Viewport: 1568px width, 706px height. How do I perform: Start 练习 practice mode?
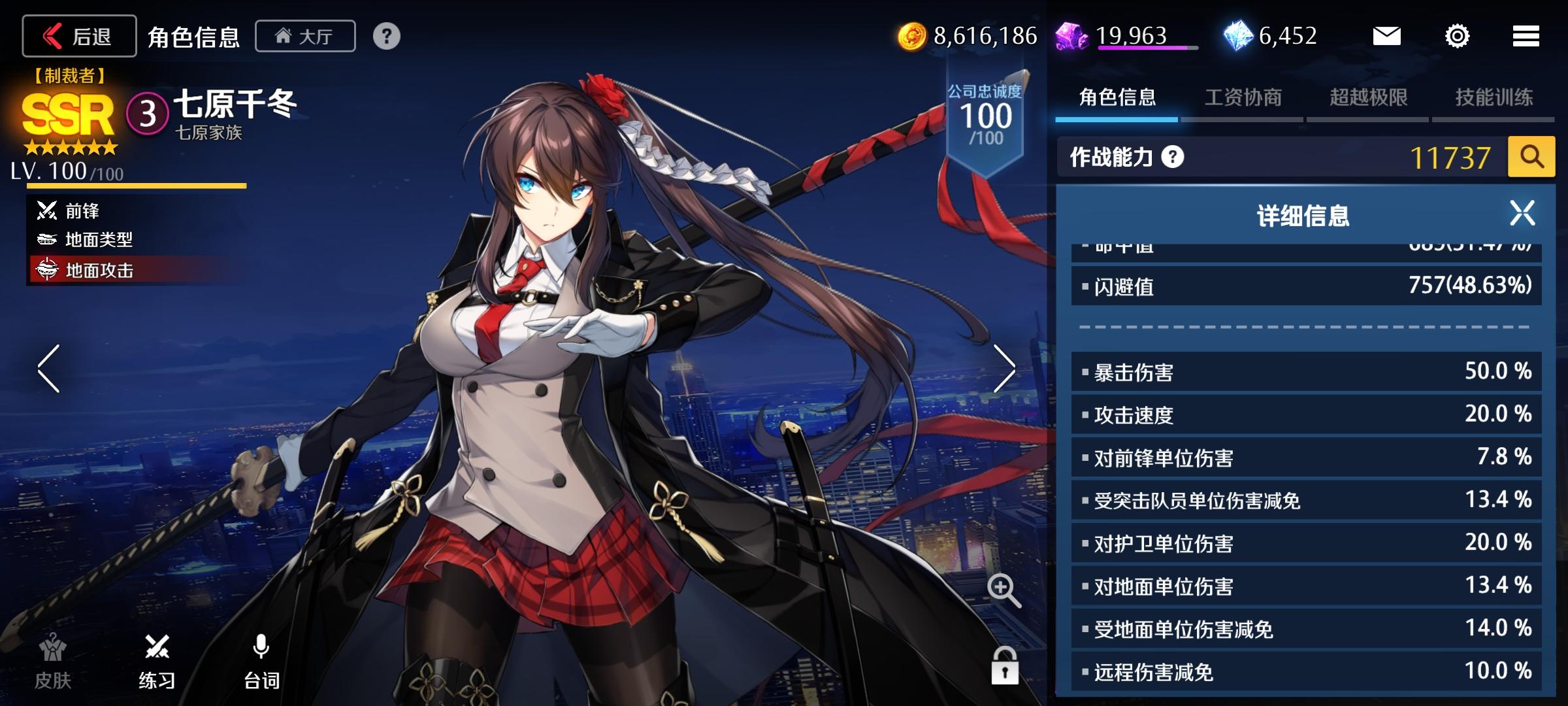[x=157, y=662]
